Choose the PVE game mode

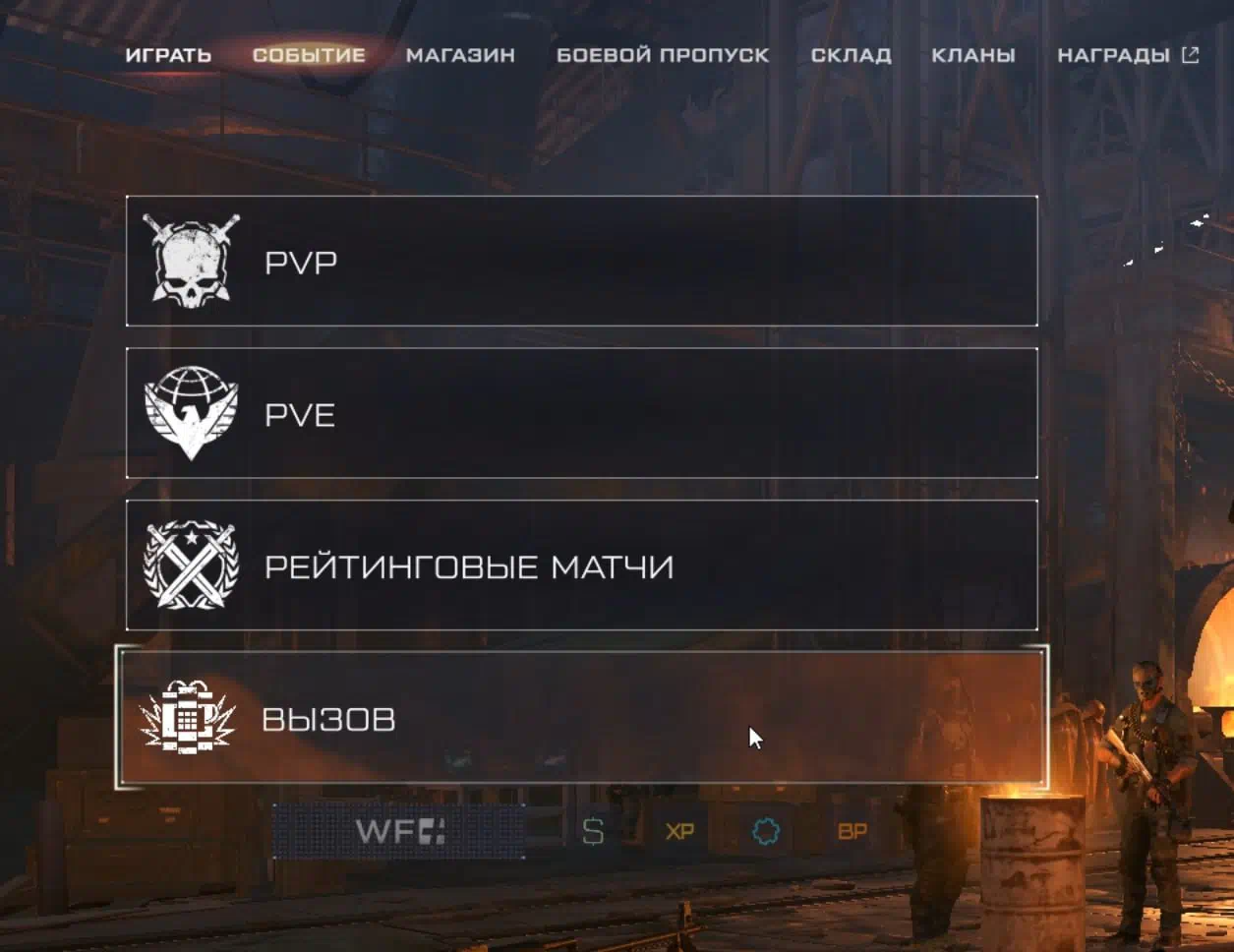[x=581, y=413]
